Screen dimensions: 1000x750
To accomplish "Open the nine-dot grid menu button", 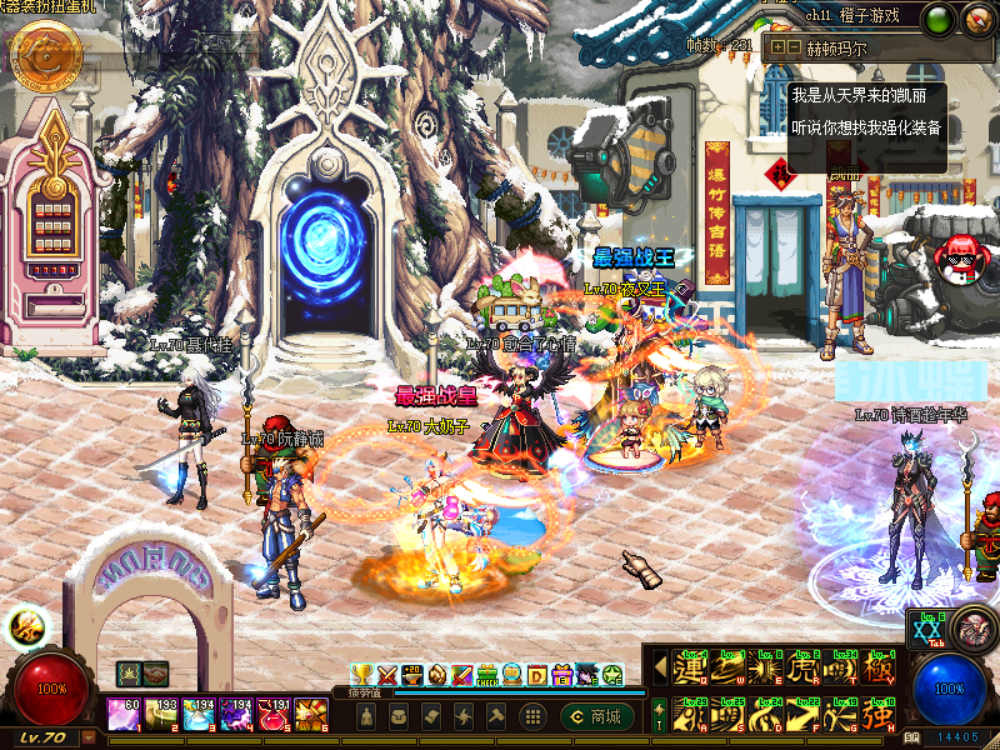I will [533, 716].
